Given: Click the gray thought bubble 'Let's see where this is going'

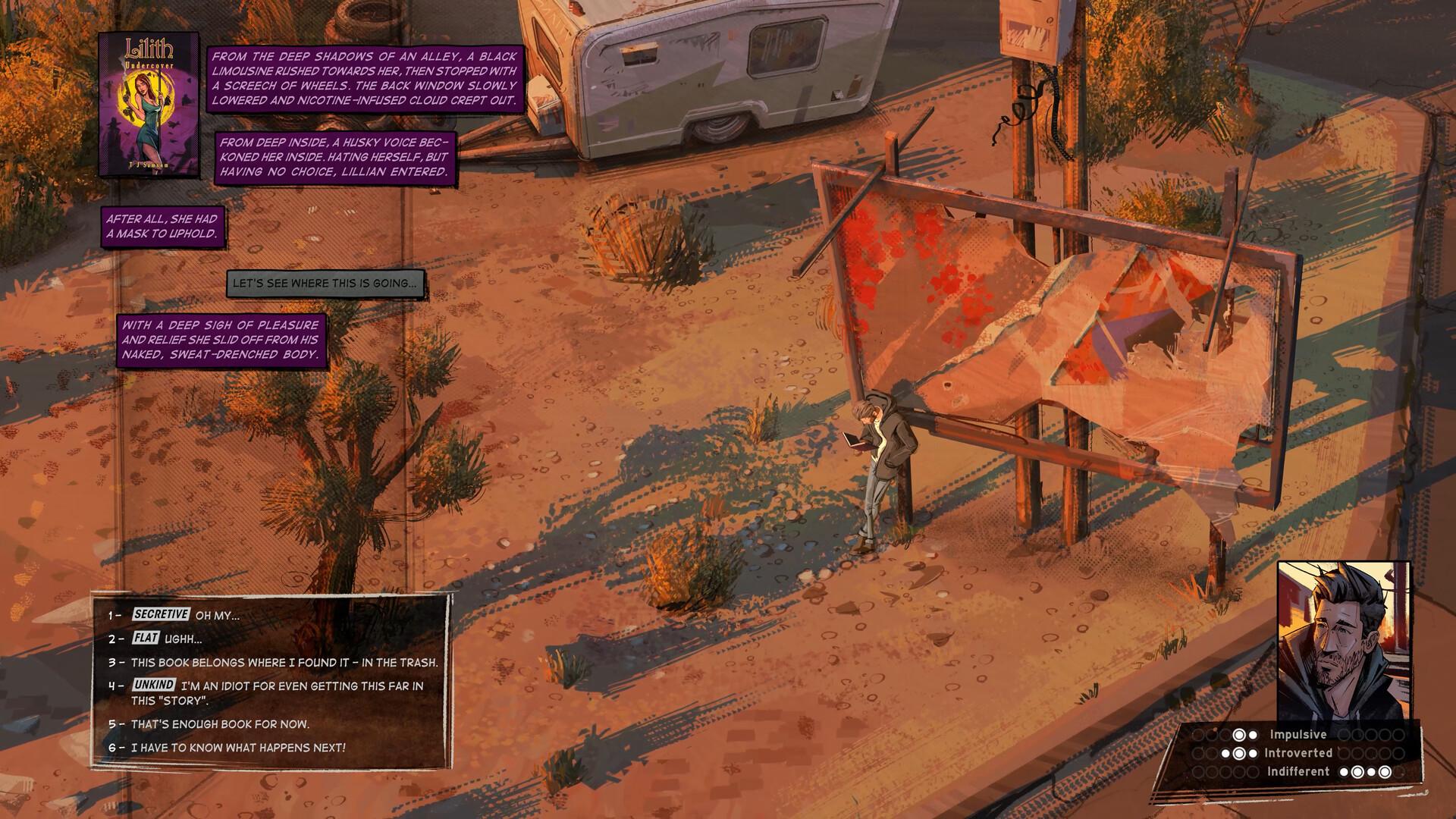Looking at the screenshot, I should pos(328,284).
